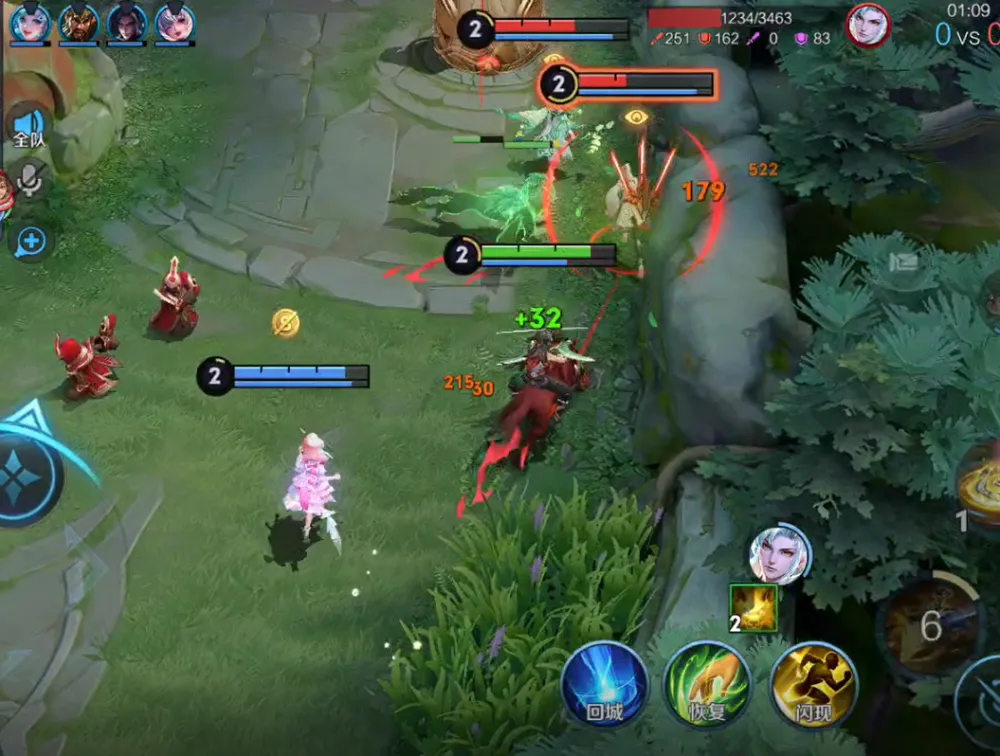
Task: Cast the 闪现 flash spell
Action: 813,684
